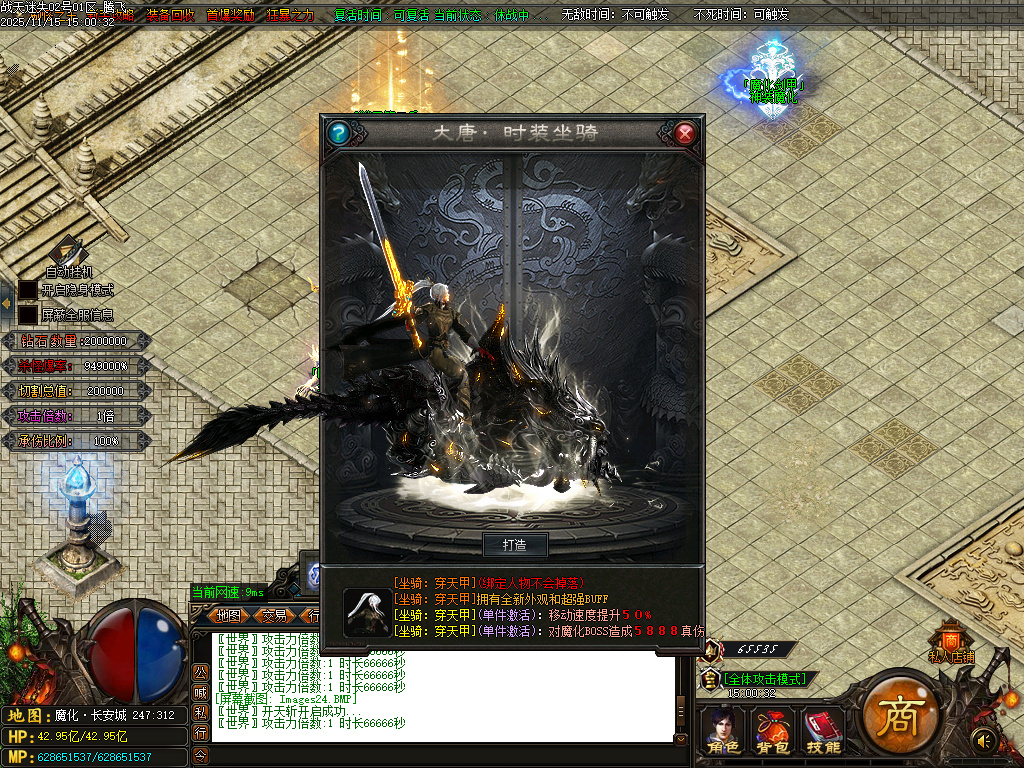The height and width of the screenshot is (768, 1024).
Task: Open the 首爆奖励 first-drop rewards menu
Action: [x=229, y=16]
